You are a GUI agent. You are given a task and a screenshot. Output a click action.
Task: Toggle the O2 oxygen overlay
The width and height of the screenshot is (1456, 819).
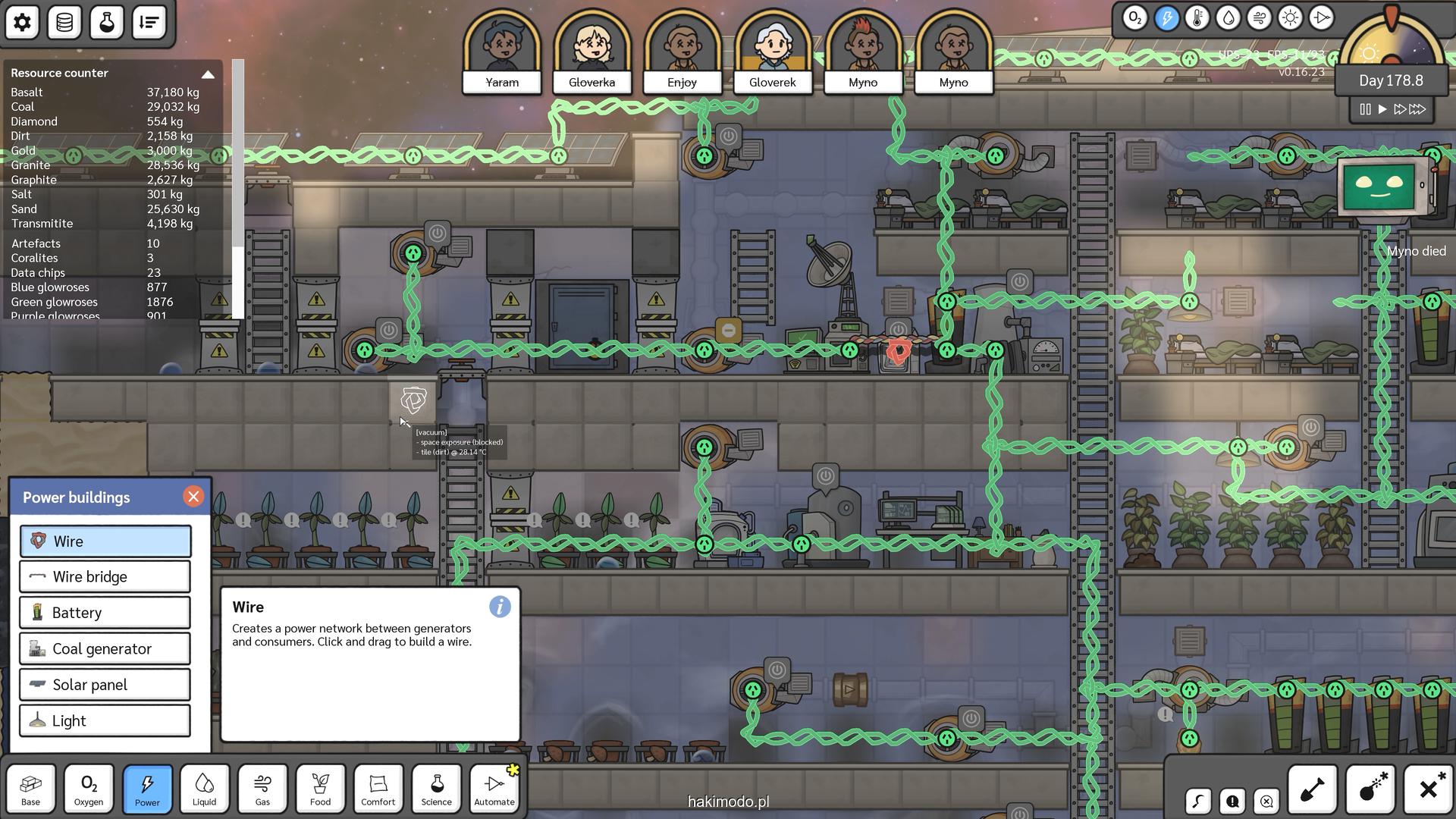pos(1135,17)
